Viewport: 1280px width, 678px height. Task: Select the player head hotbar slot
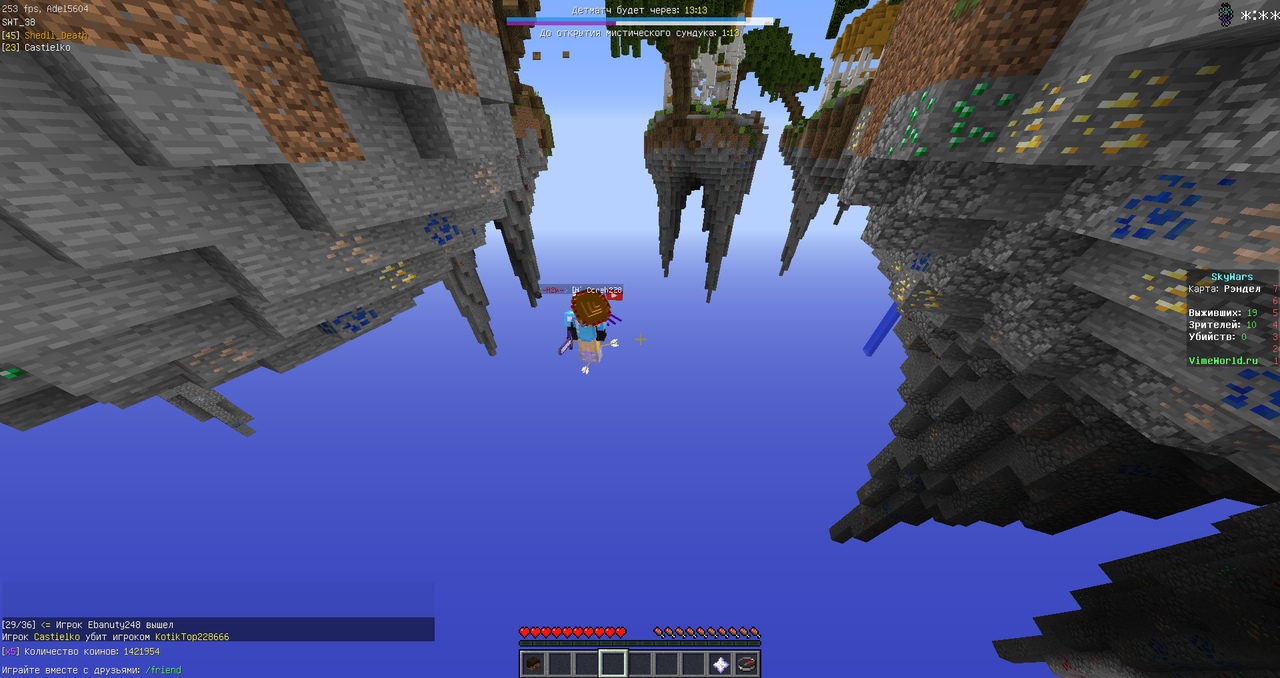(x=534, y=663)
